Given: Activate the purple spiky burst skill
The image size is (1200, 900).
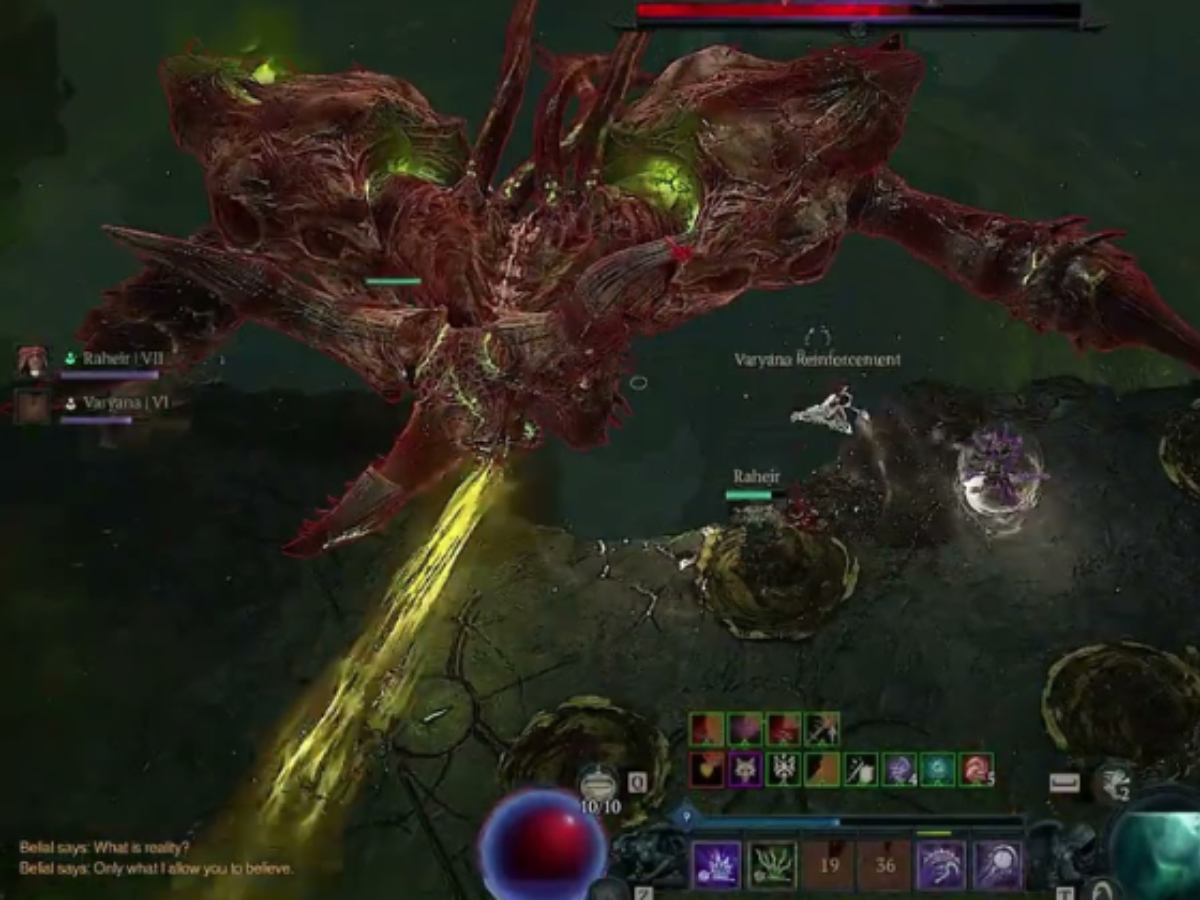Looking at the screenshot, I should [x=716, y=865].
